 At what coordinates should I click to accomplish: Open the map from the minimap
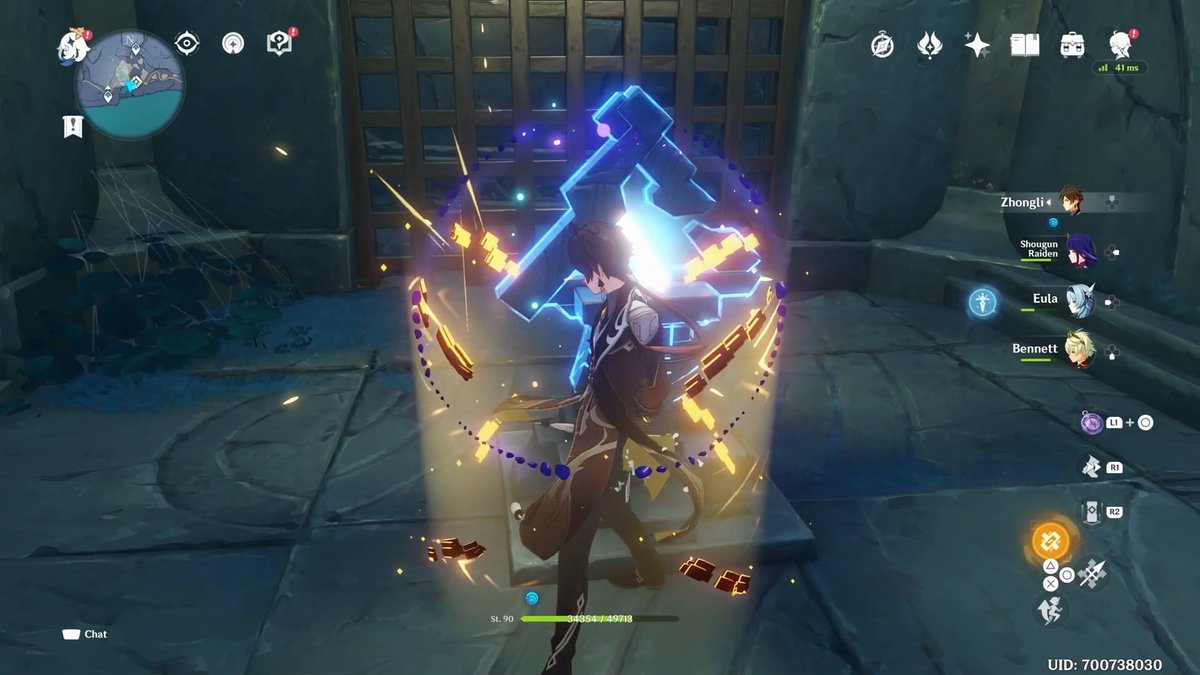129,85
